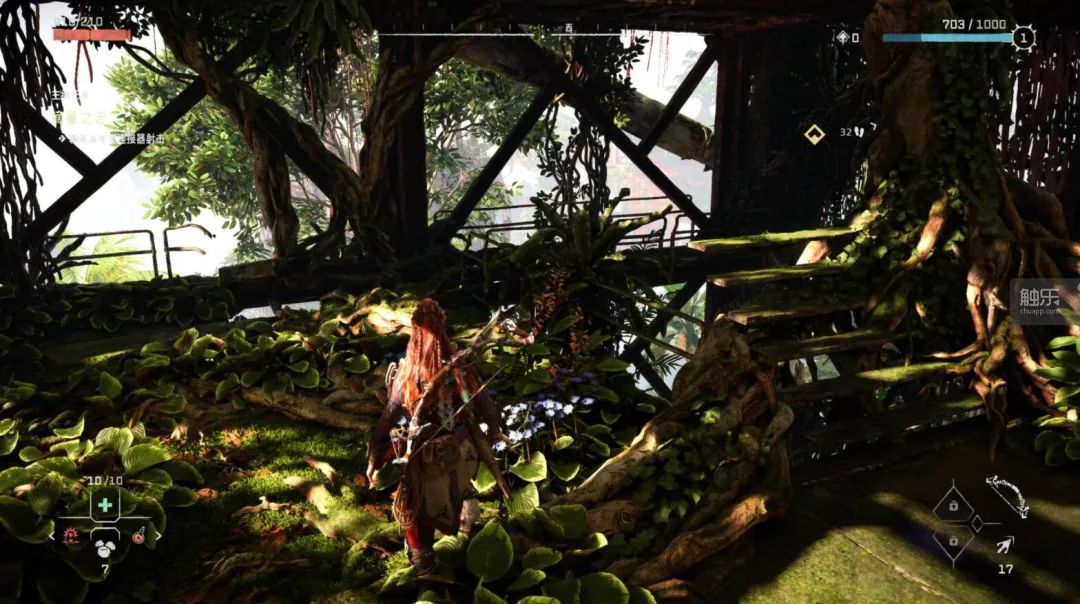The image size is (1080, 604).
Task: Use the green cross medicine pouch
Action: [105, 505]
